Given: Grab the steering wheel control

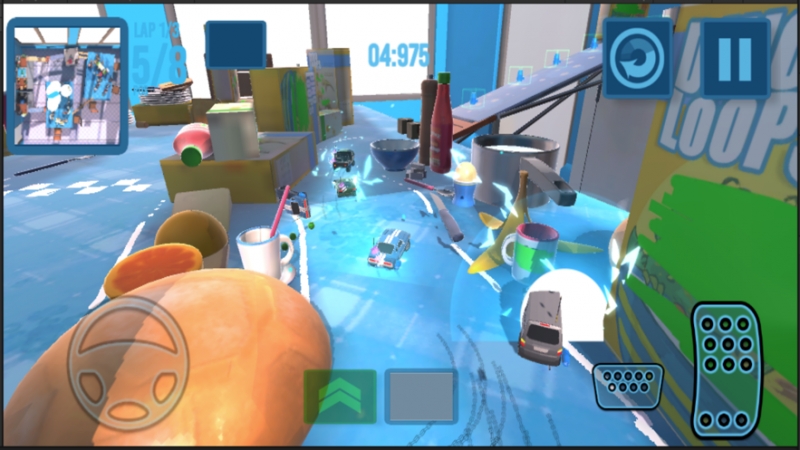Looking at the screenshot, I should point(128,363).
